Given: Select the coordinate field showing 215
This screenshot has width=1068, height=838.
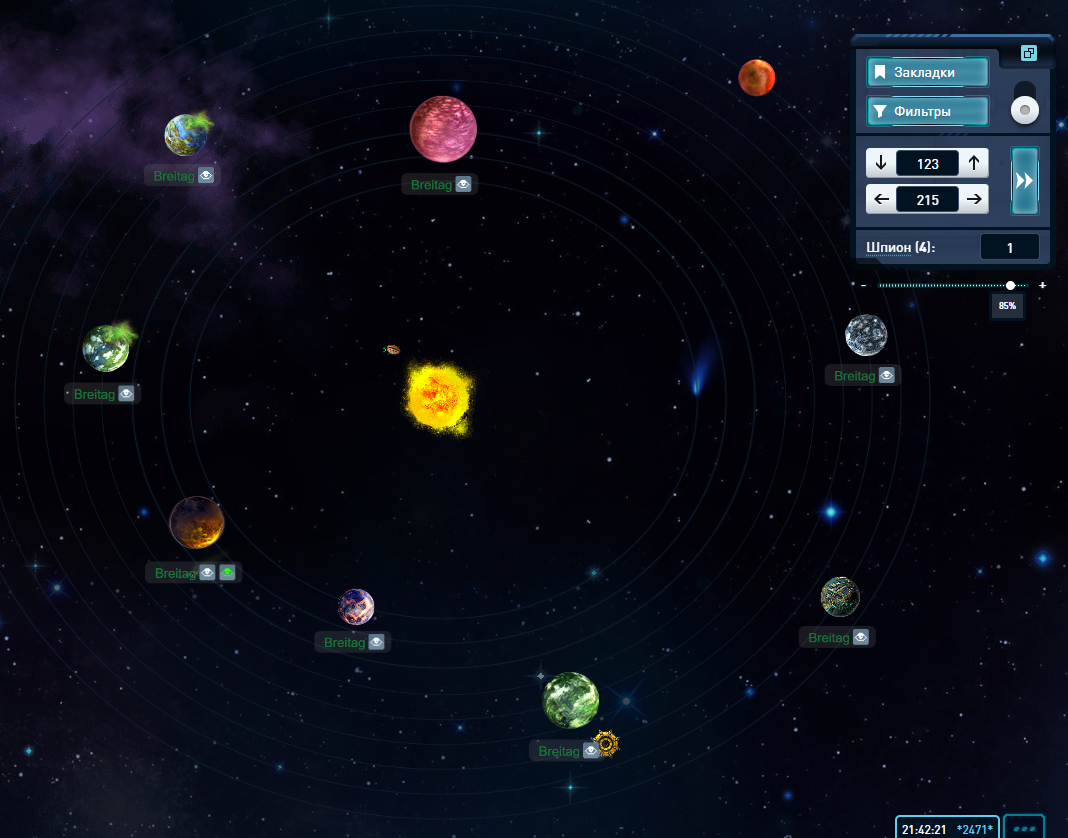Looking at the screenshot, I should coord(927,199).
